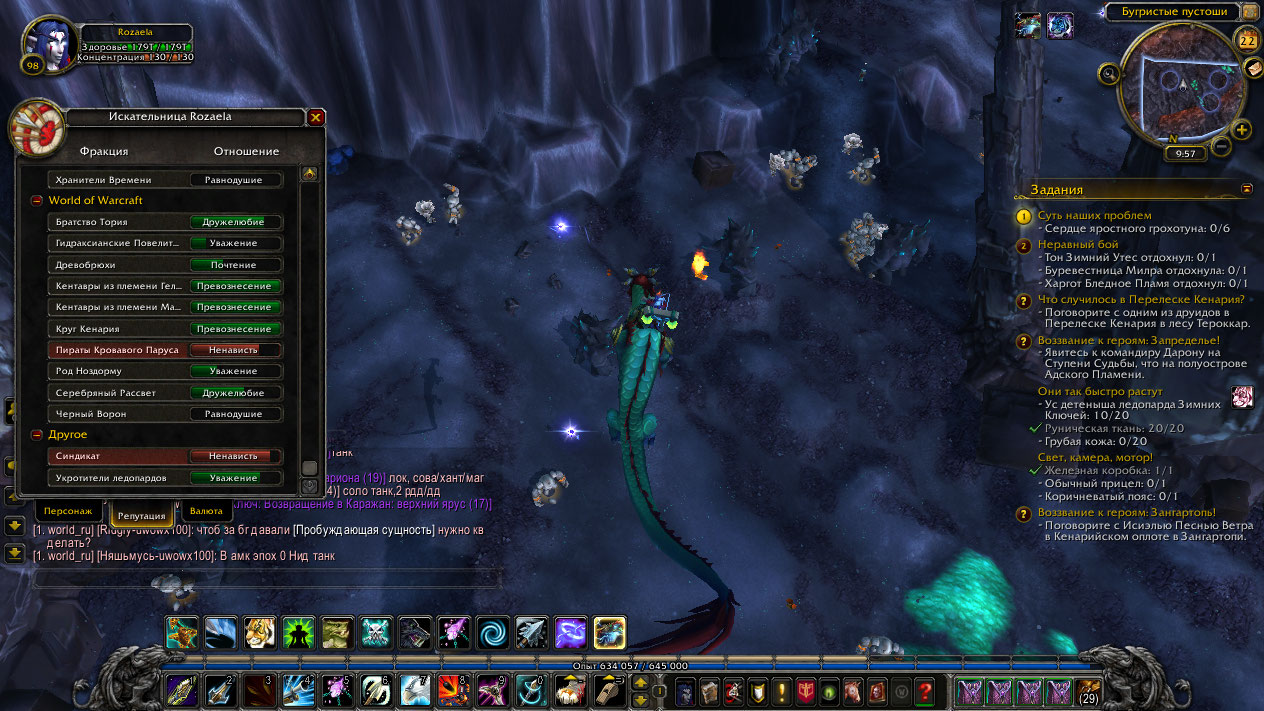Select the Репутация tab
Screen dimensions: 1264x711
141,514
